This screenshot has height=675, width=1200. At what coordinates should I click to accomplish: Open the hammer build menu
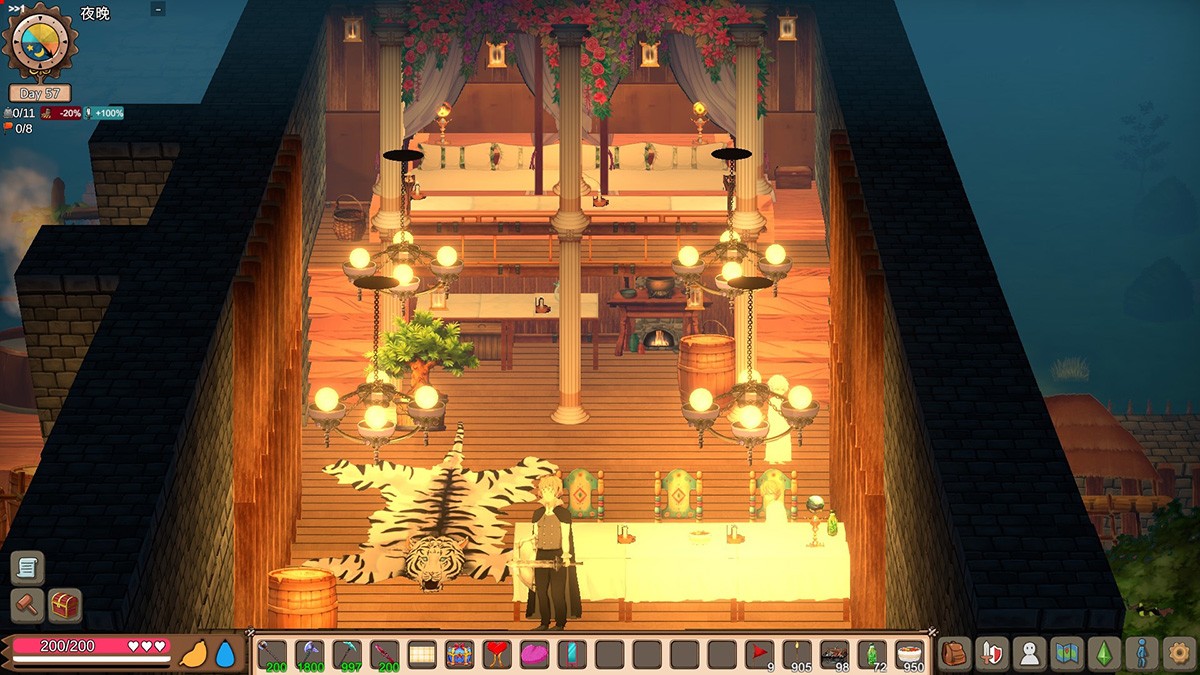pyautogui.click(x=27, y=605)
